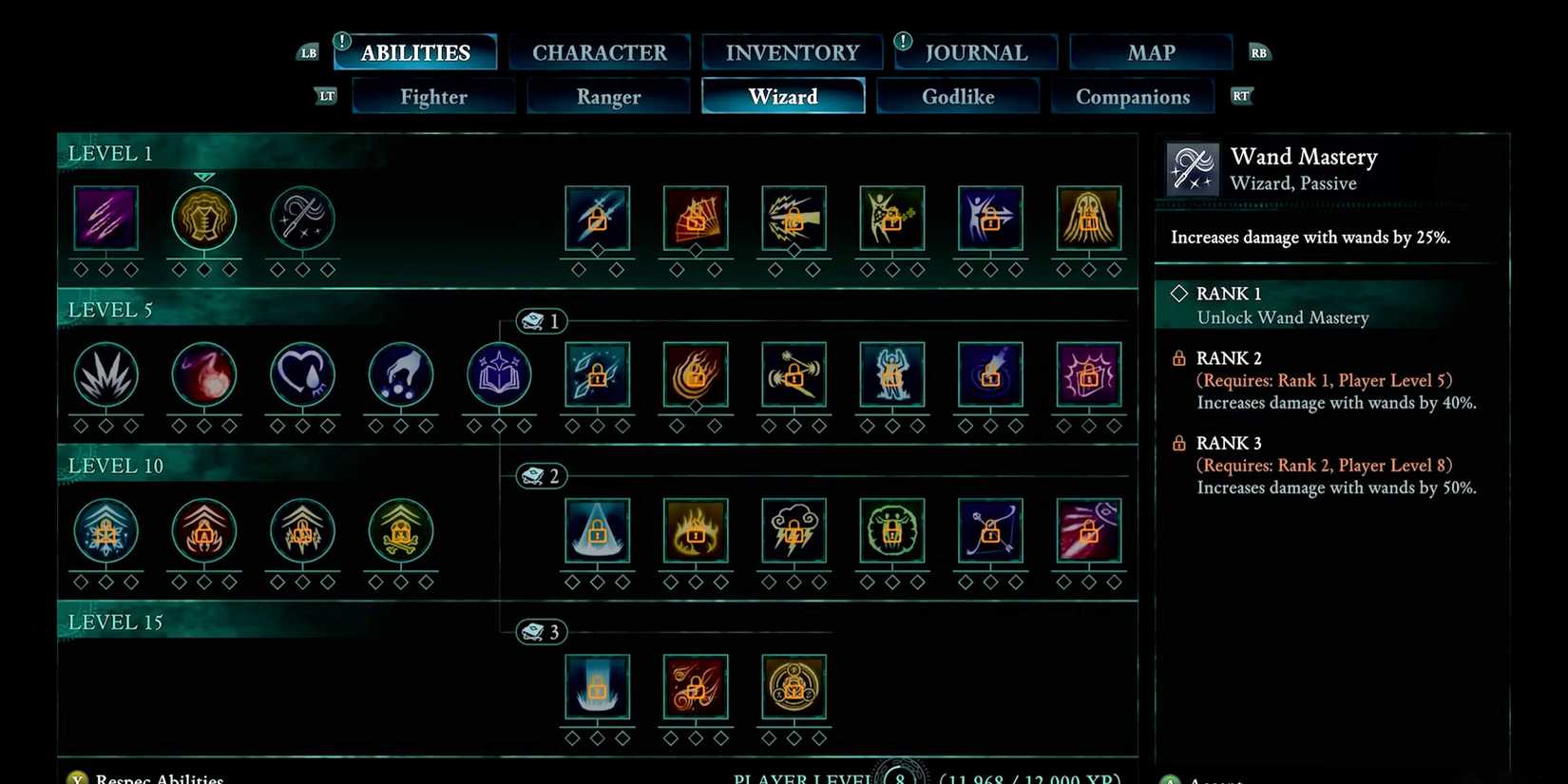This screenshot has height=784, width=1568.
Task: Select the Wand Mastery passive icon
Action: click(301, 219)
